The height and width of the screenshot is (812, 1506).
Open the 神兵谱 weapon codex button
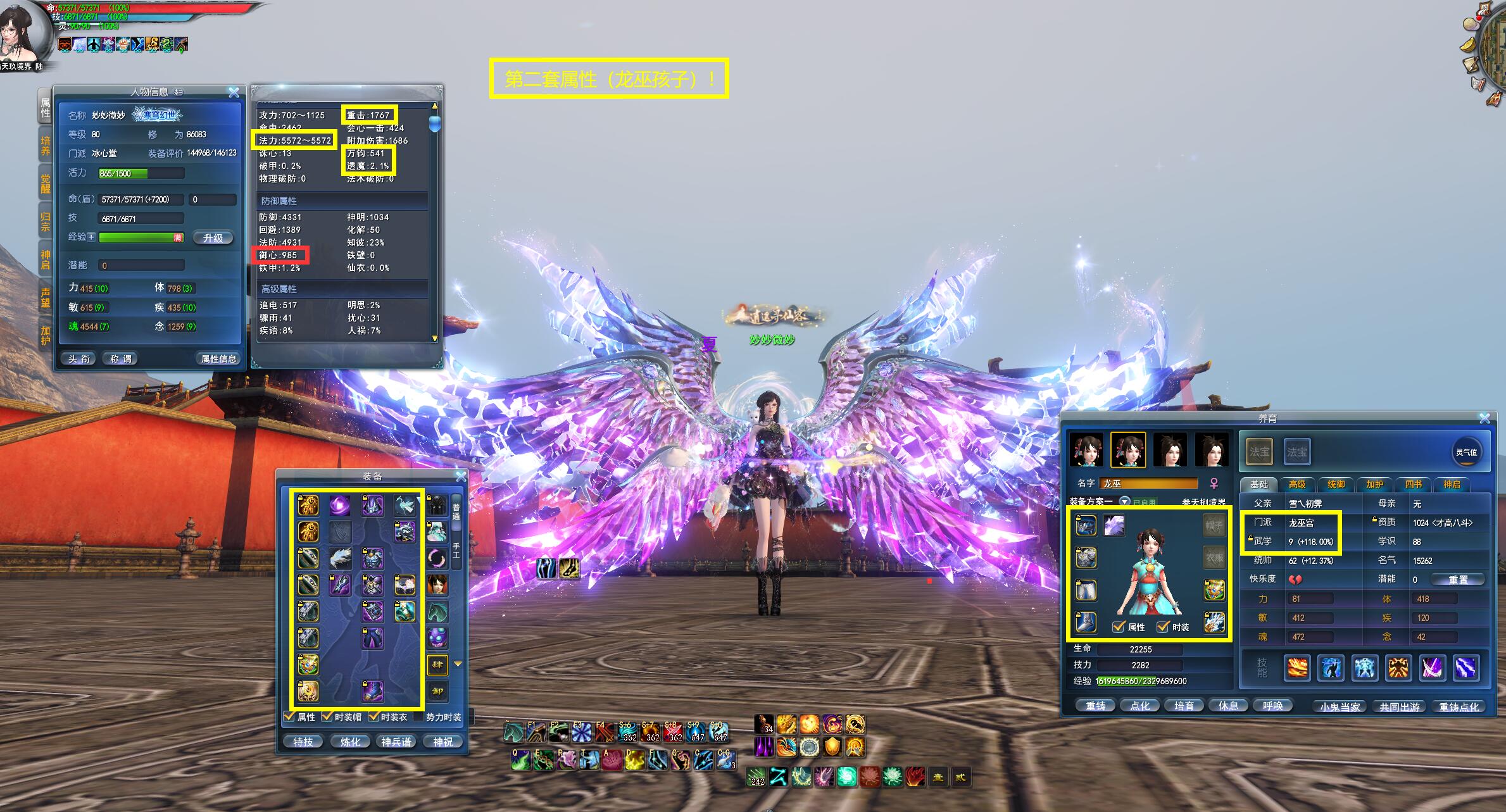click(x=396, y=742)
